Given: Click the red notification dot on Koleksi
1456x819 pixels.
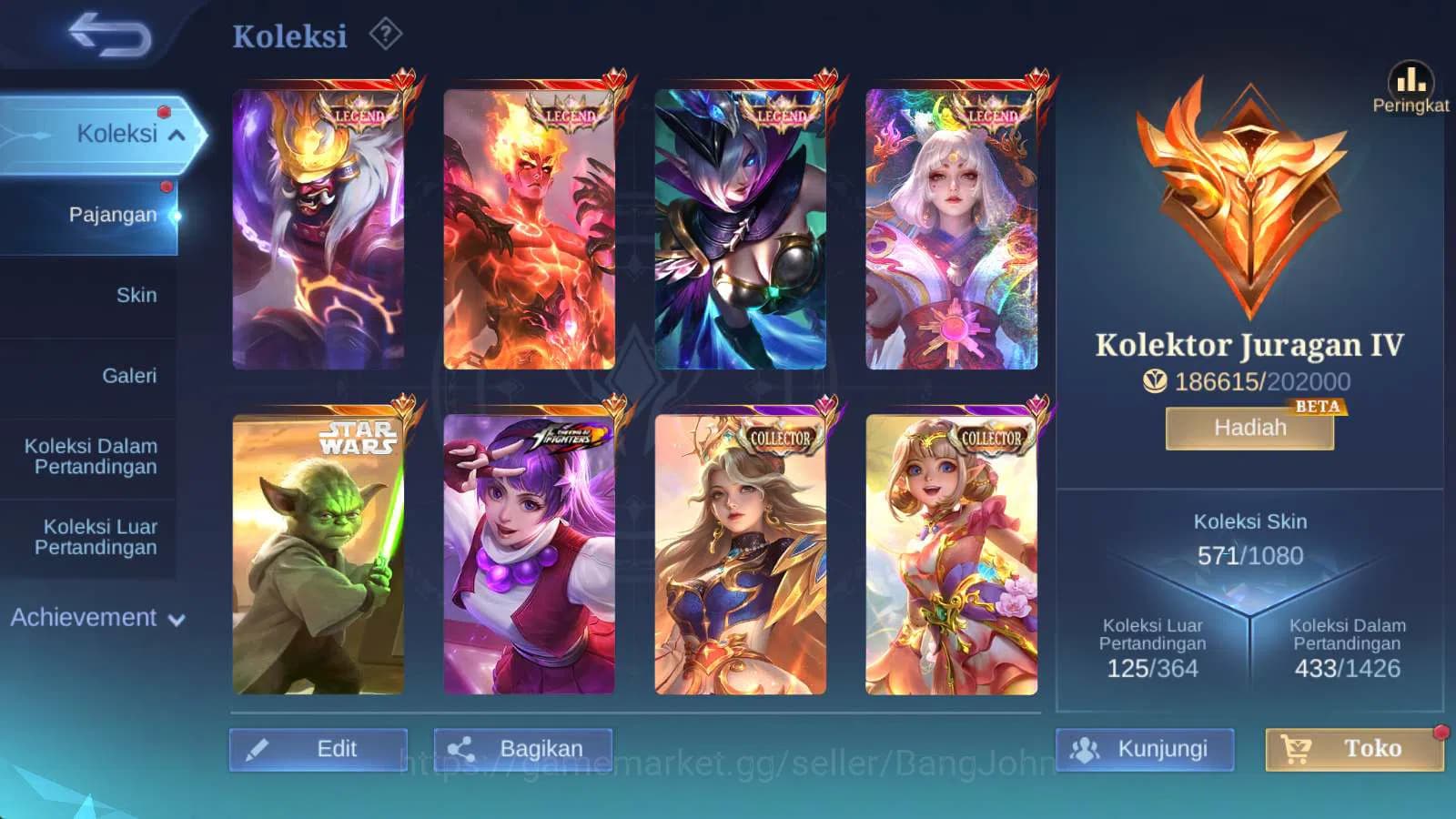Looking at the screenshot, I should point(165,114).
